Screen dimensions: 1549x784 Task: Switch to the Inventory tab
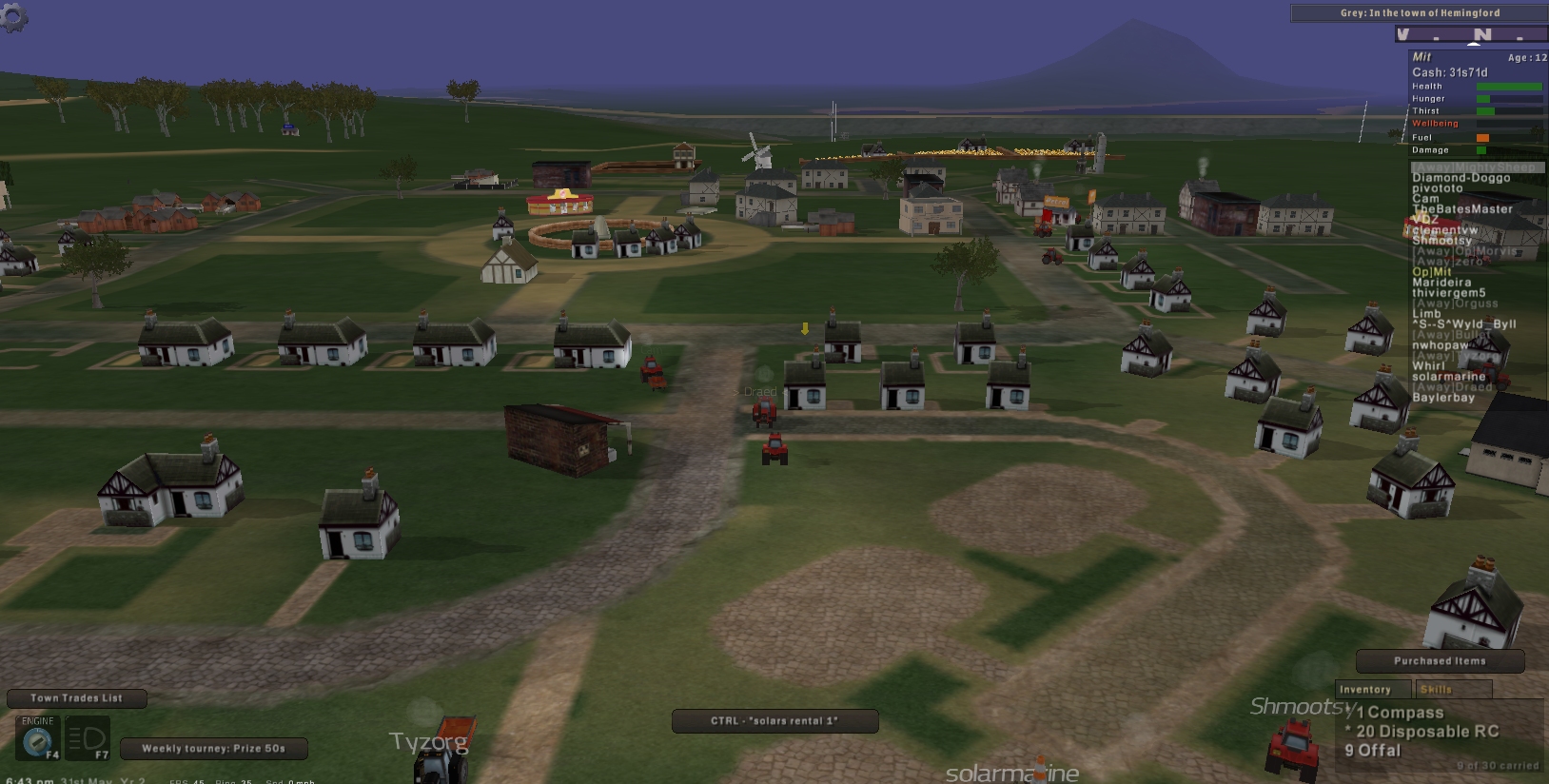click(x=1364, y=690)
